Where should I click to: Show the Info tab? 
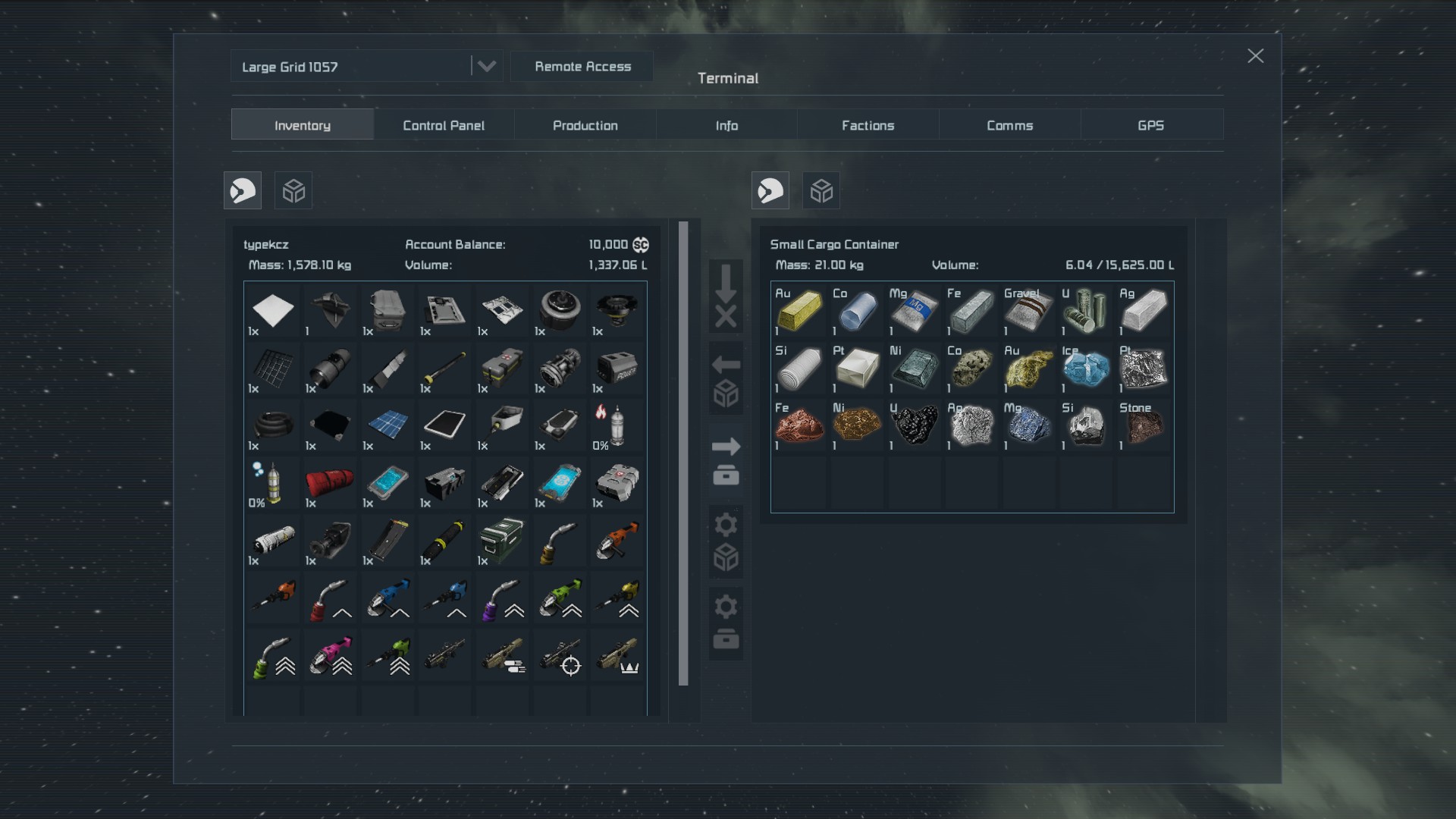(x=726, y=125)
